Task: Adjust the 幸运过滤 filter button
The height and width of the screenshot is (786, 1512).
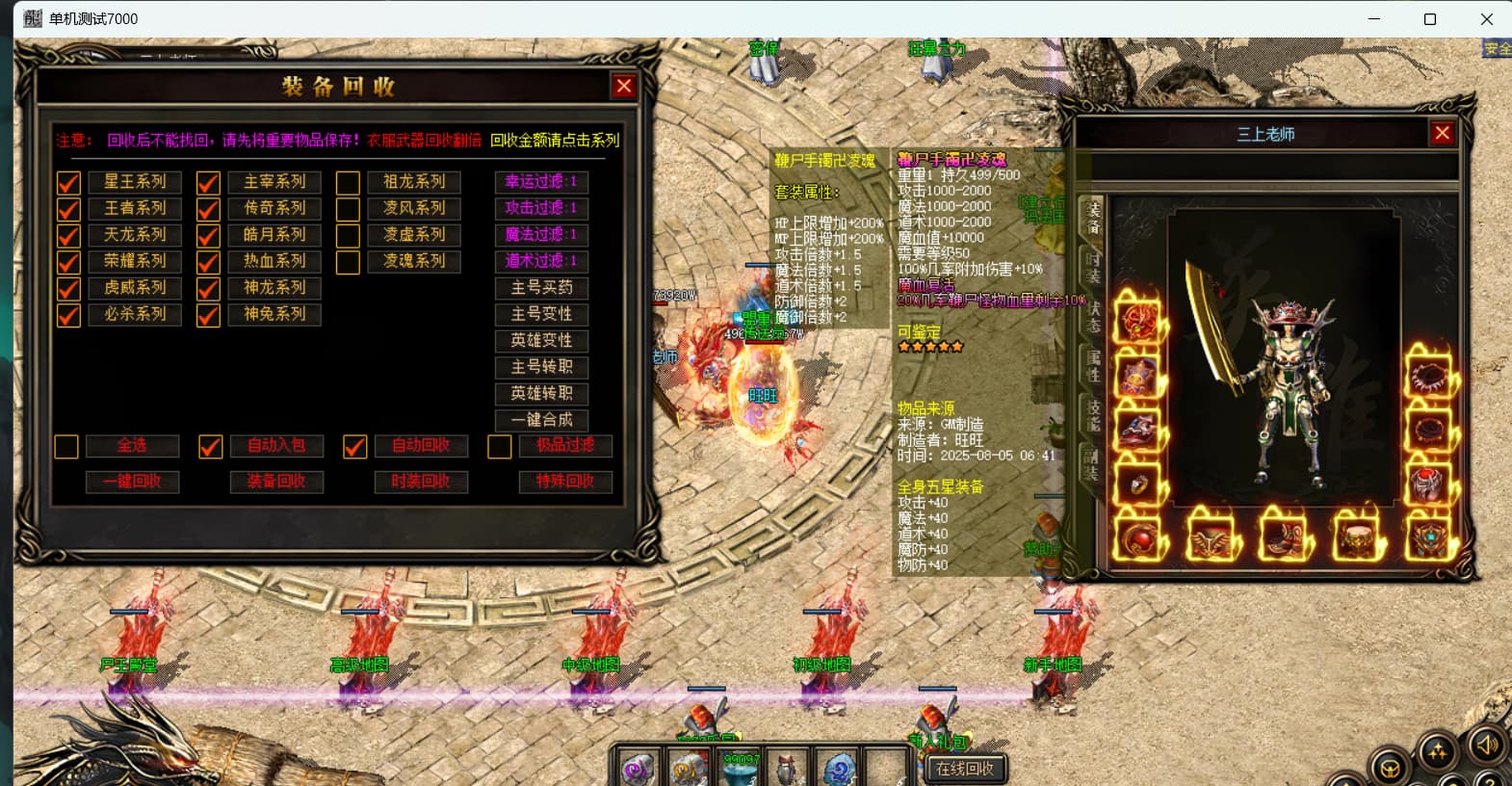Action: click(541, 182)
